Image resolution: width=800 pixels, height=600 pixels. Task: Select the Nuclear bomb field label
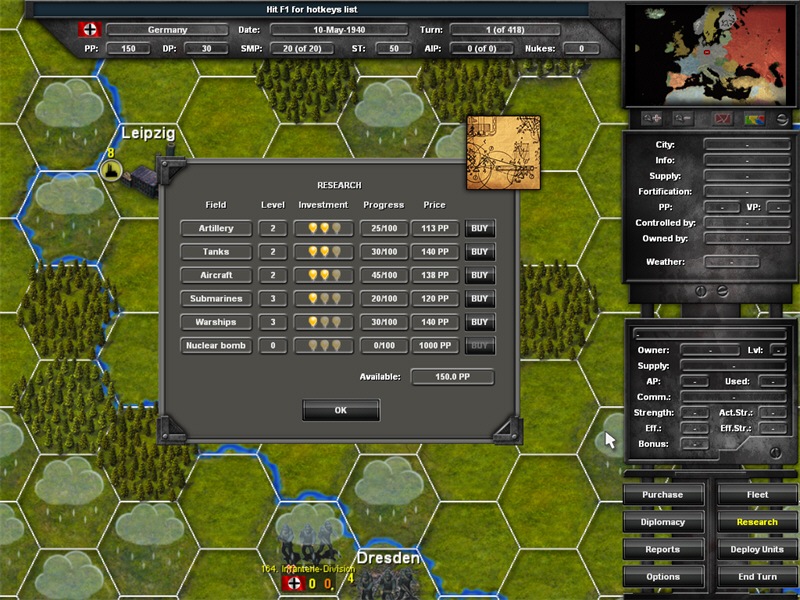click(x=215, y=346)
